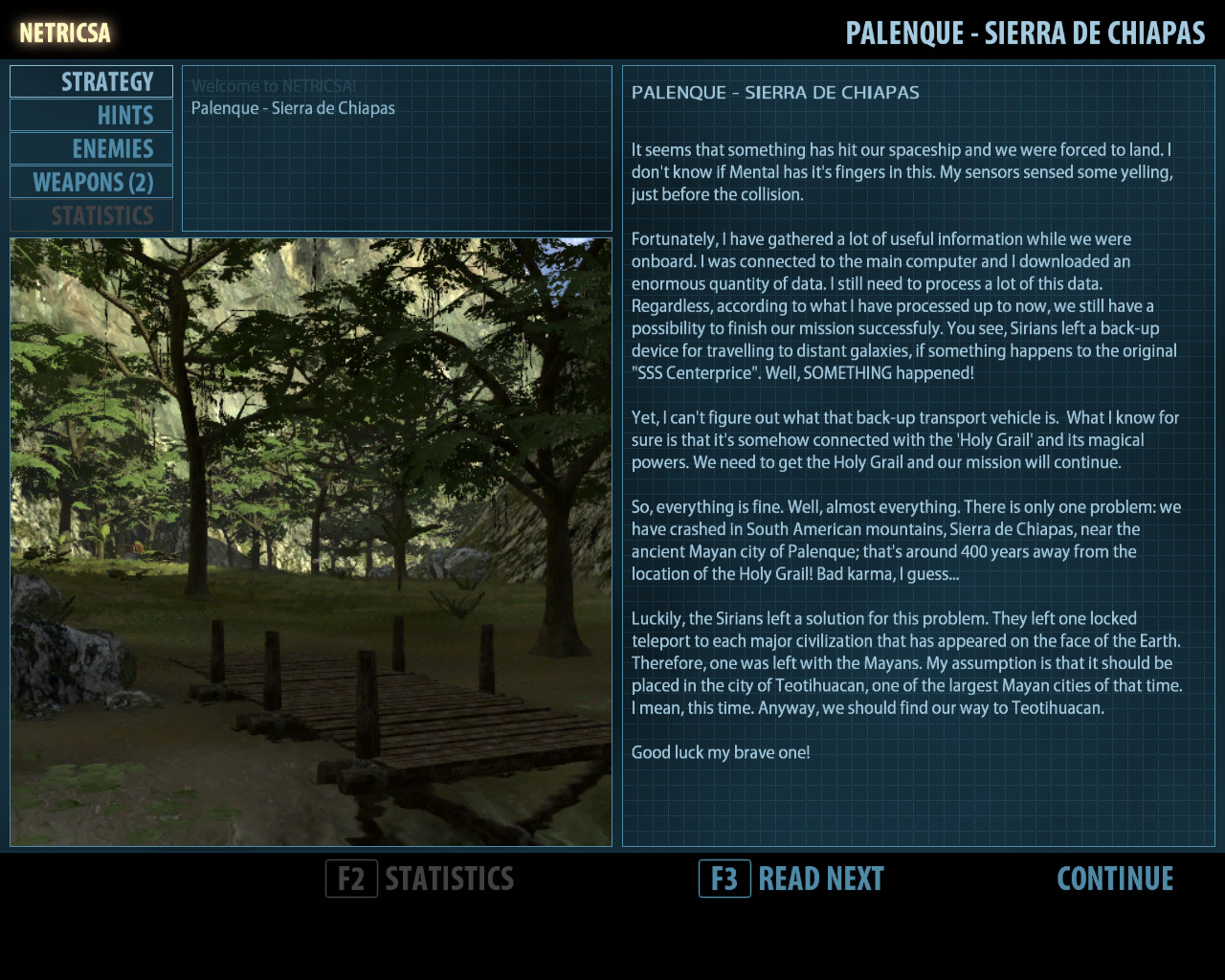Open the Weapons (2) tab
This screenshot has width=1225, height=980.
92,183
